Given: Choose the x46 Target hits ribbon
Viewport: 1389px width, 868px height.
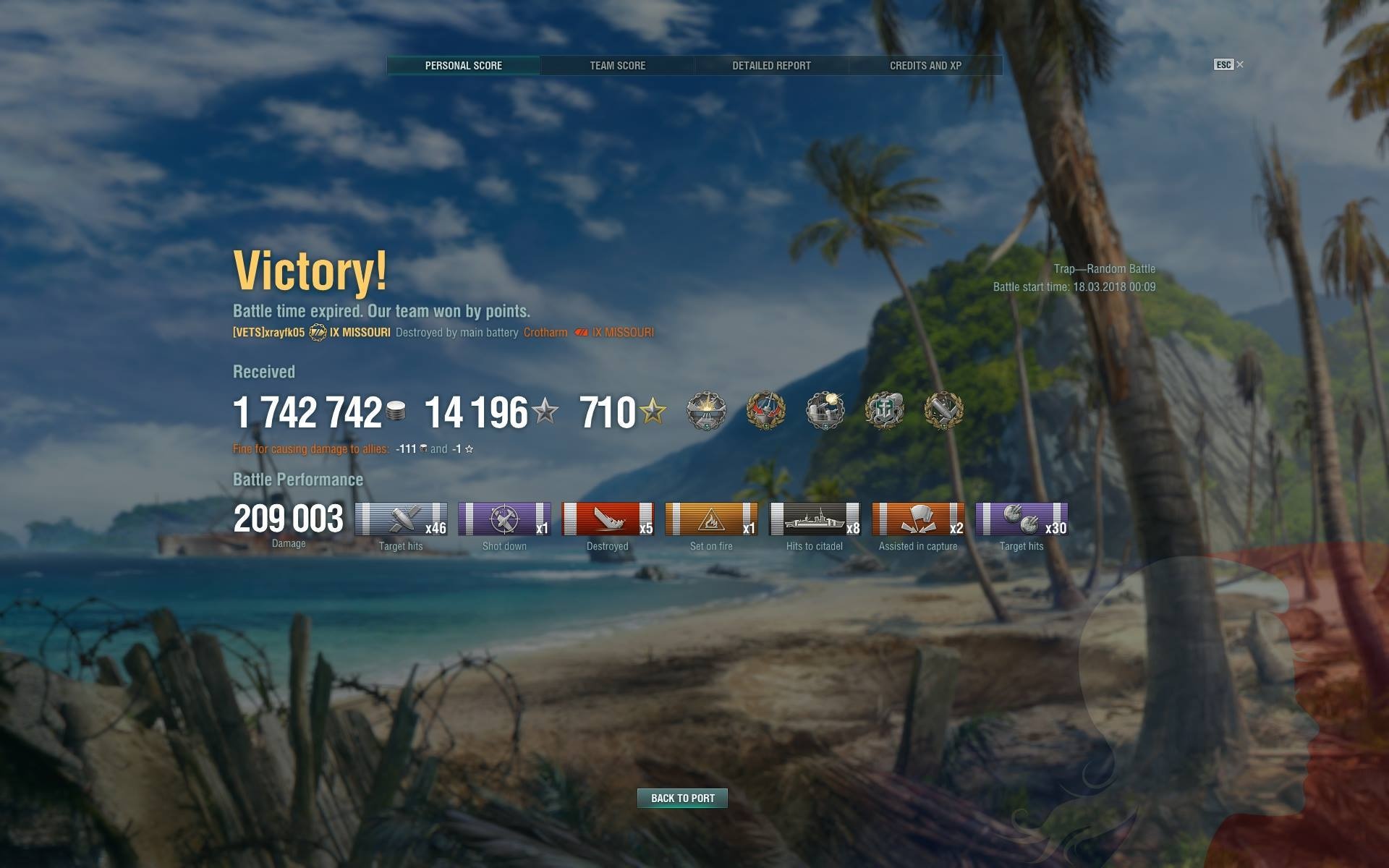Looking at the screenshot, I should coord(401,519).
